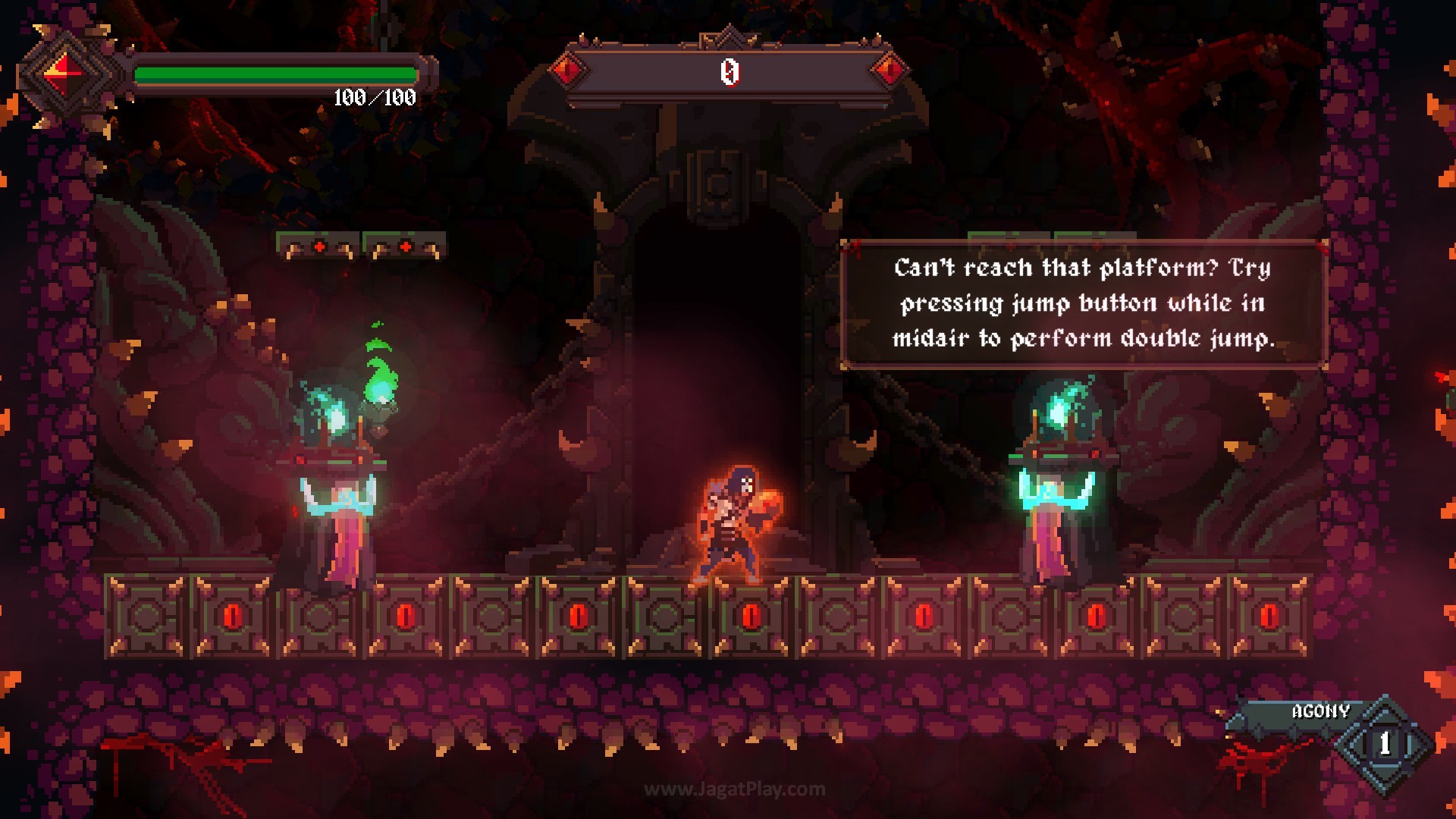Image resolution: width=1456 pixels, height=819 pixels.
Task: Dismiss the double jump tutorial hint box
Action: [x=1084, y=303]
